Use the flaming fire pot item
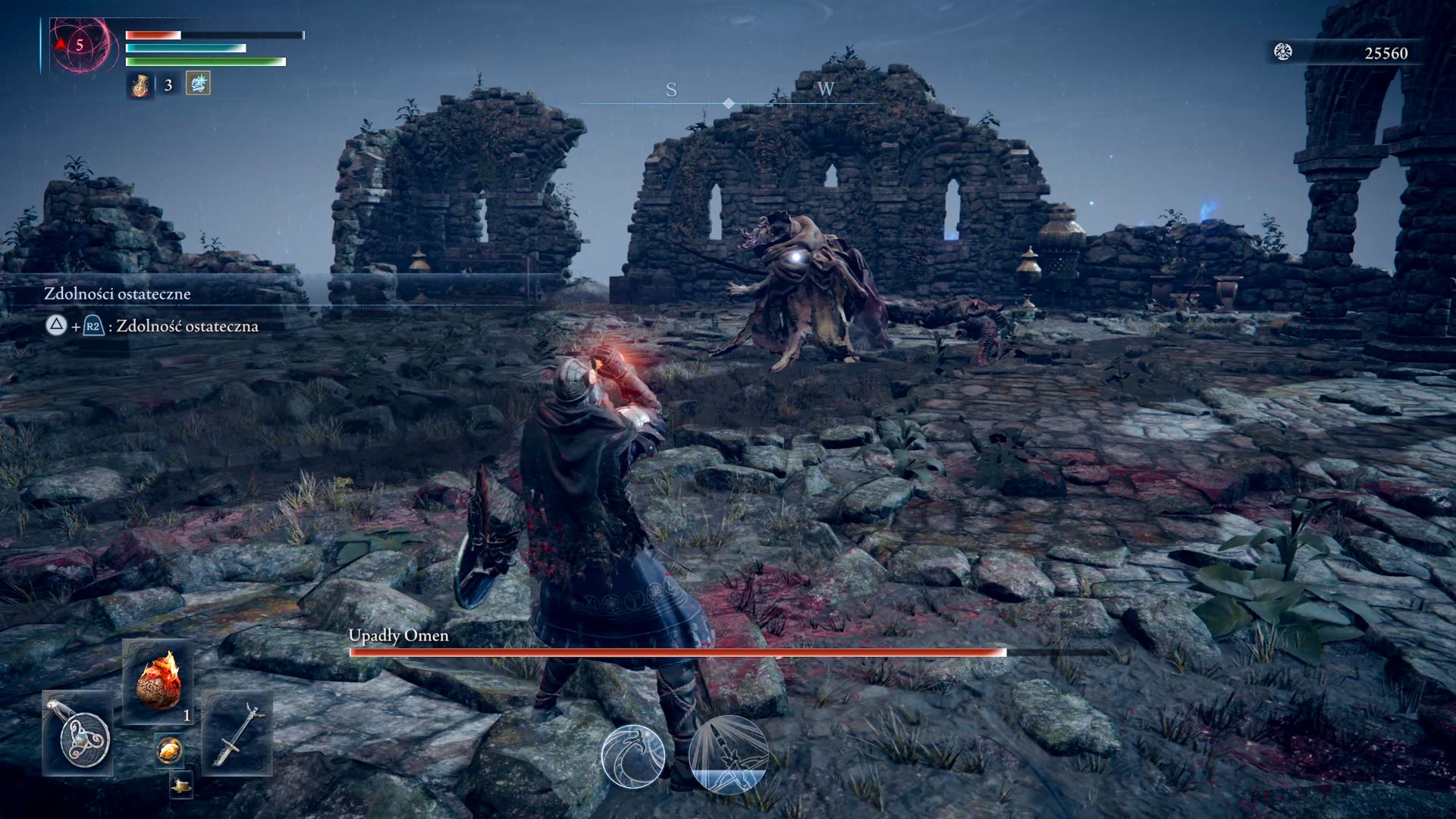The image size is (1456, 819). (158, 682)
